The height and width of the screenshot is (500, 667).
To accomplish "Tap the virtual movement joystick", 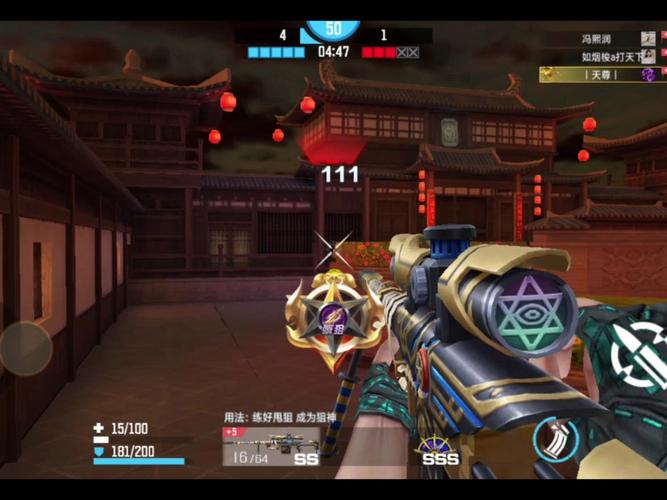I will (x=25, y=348).
